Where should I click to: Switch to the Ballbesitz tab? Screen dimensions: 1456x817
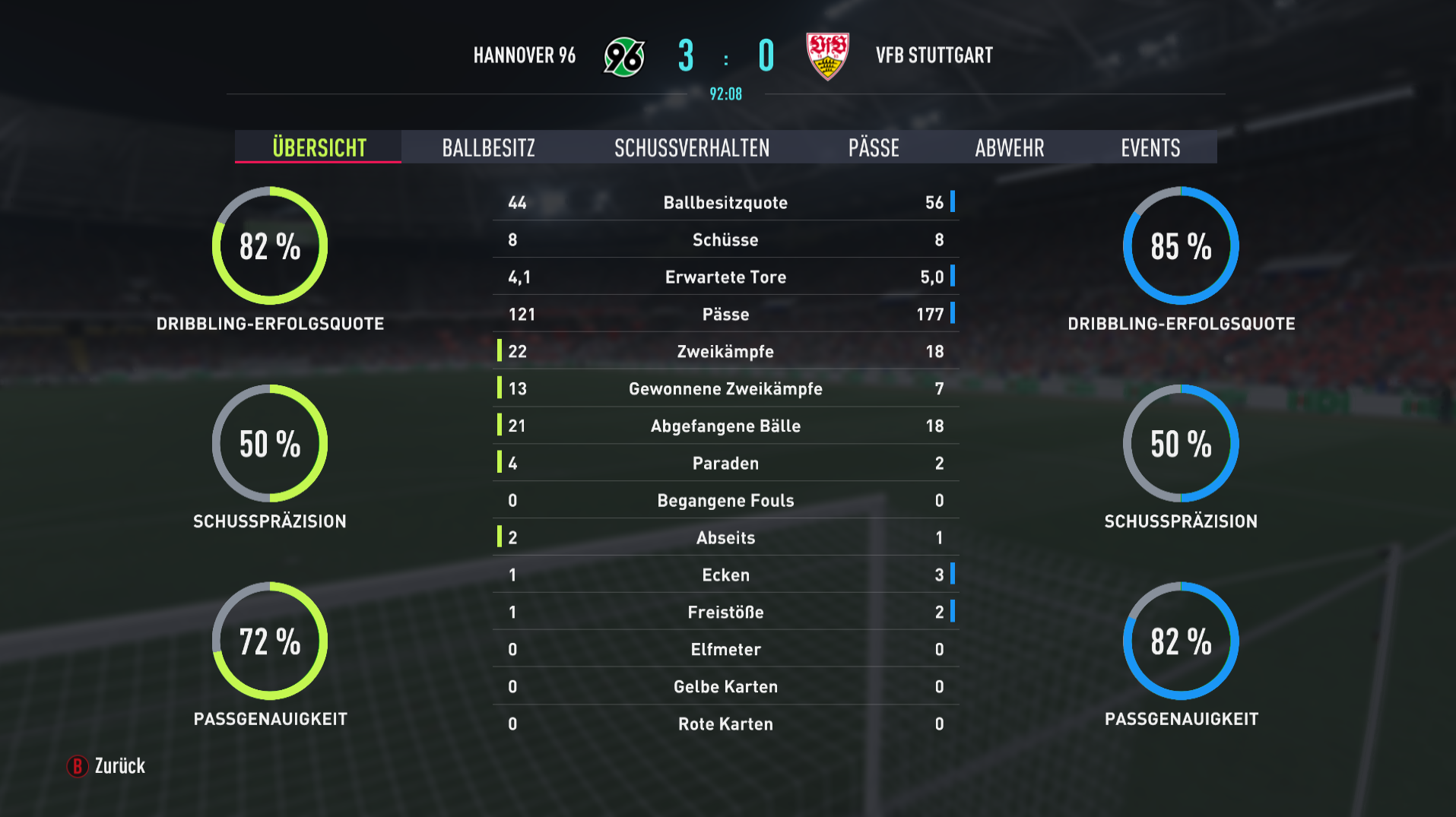488,147
